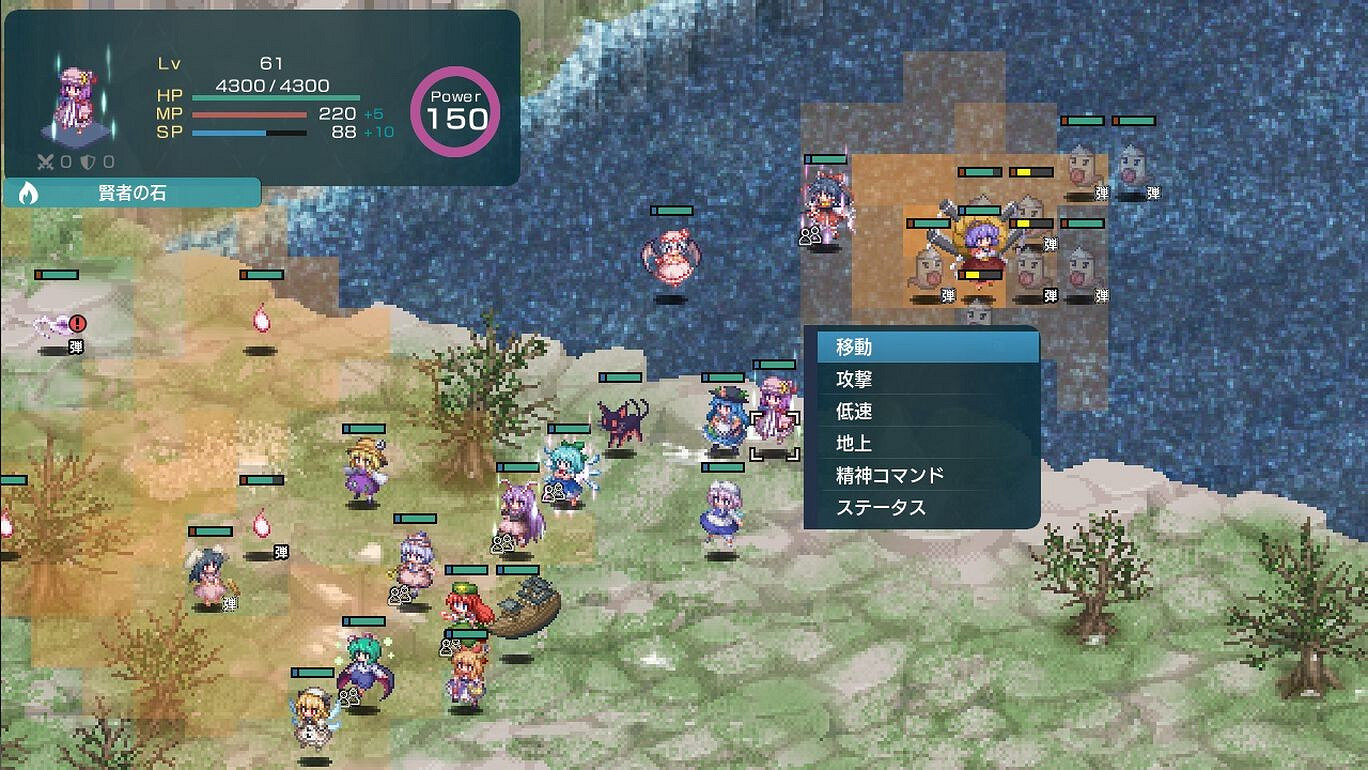Click the red exclamation alert icon on left enemy
This screenshot has width=1368, height=770.
click(75, 322)
